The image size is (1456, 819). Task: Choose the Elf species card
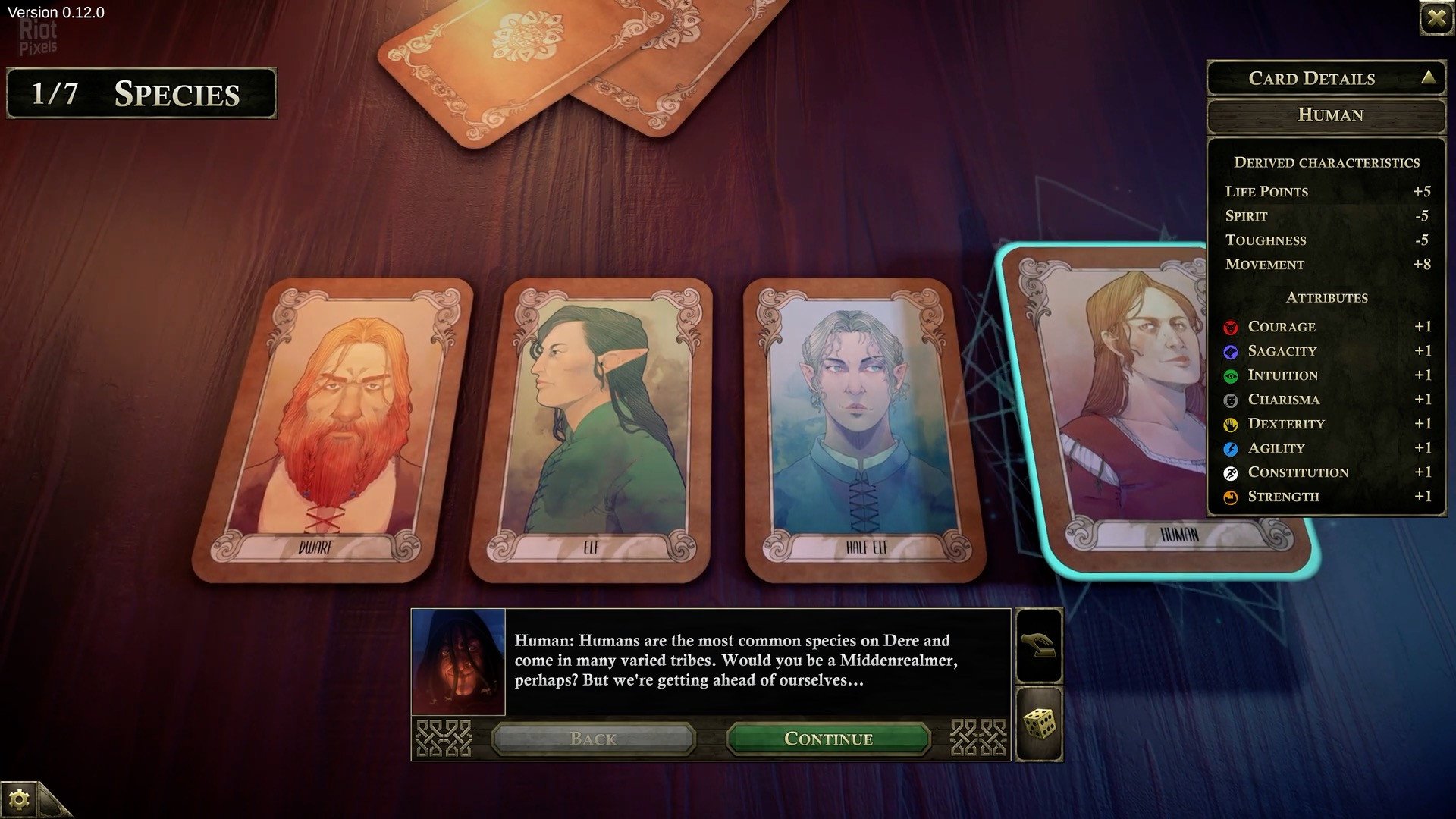(591, 428)
